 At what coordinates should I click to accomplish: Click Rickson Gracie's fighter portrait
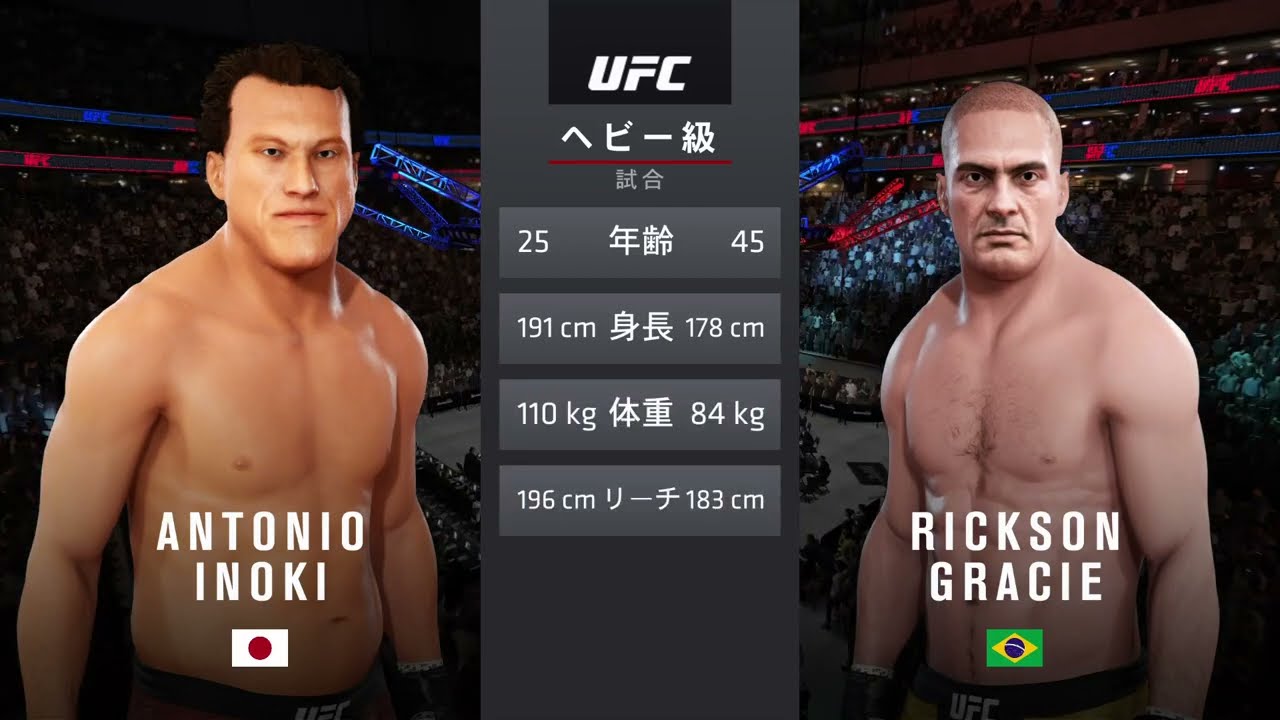(1010, 300)
